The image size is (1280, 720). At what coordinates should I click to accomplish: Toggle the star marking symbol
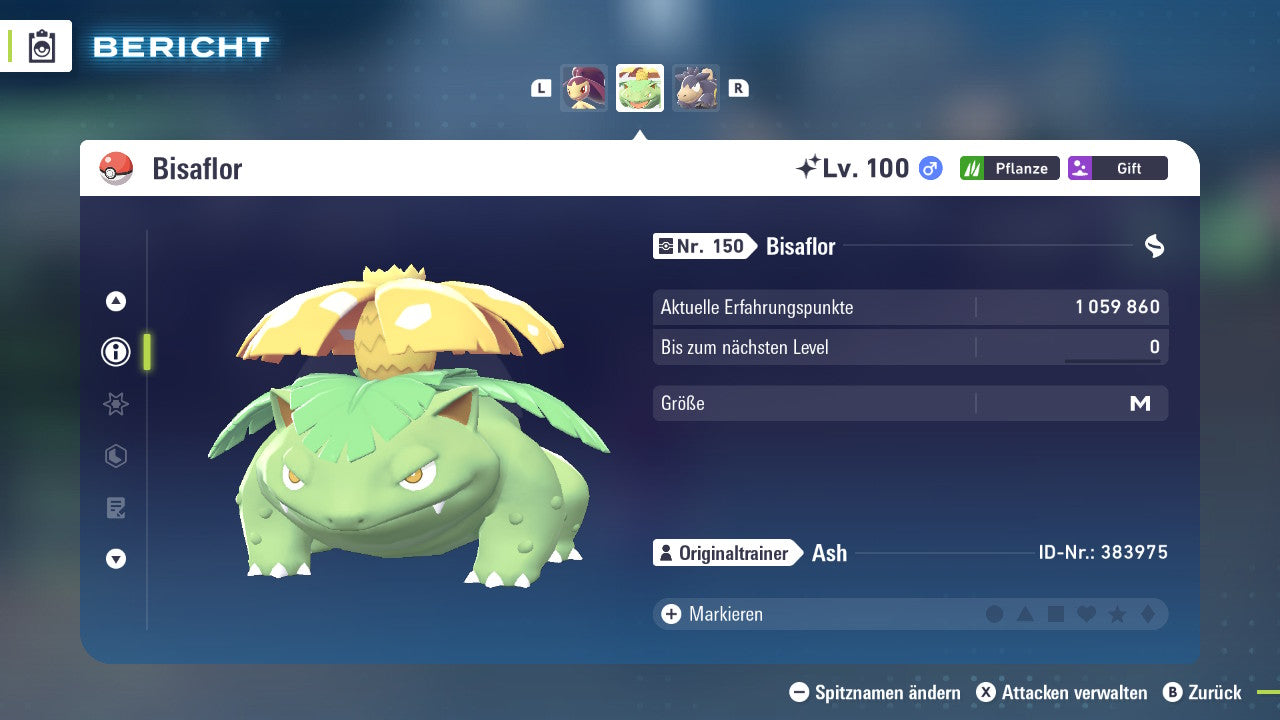[x=1115, y=614]
